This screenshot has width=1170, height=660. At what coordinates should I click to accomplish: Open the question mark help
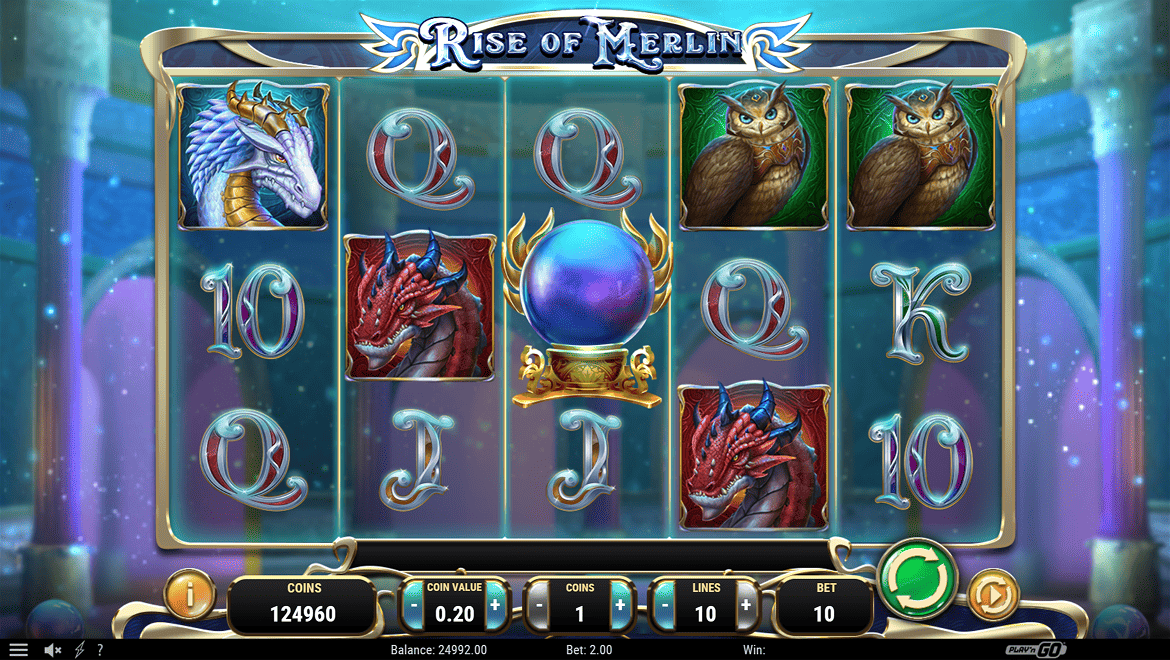(x=100, y=650)
